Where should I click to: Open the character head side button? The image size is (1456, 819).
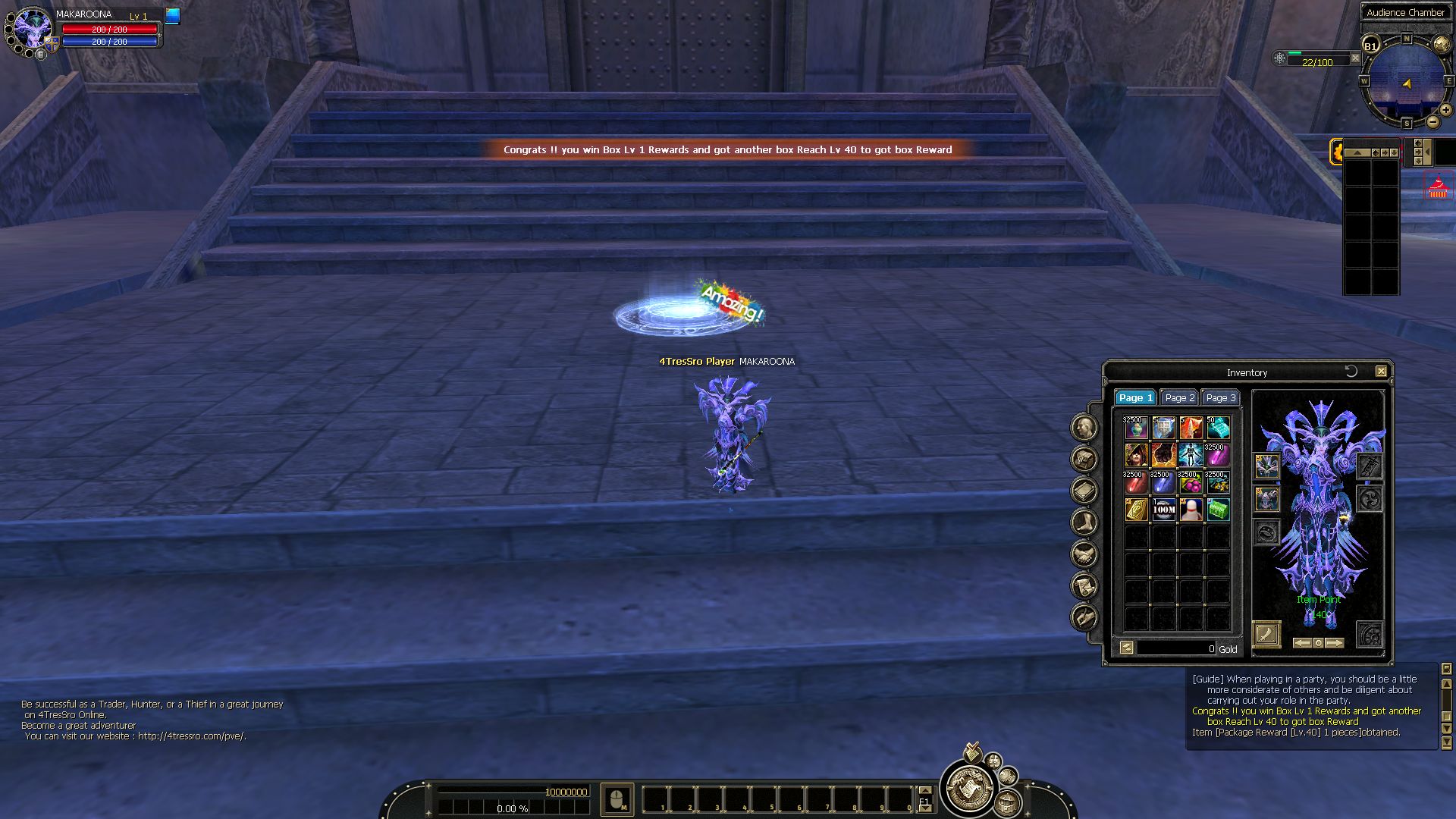coord(1084,428)
